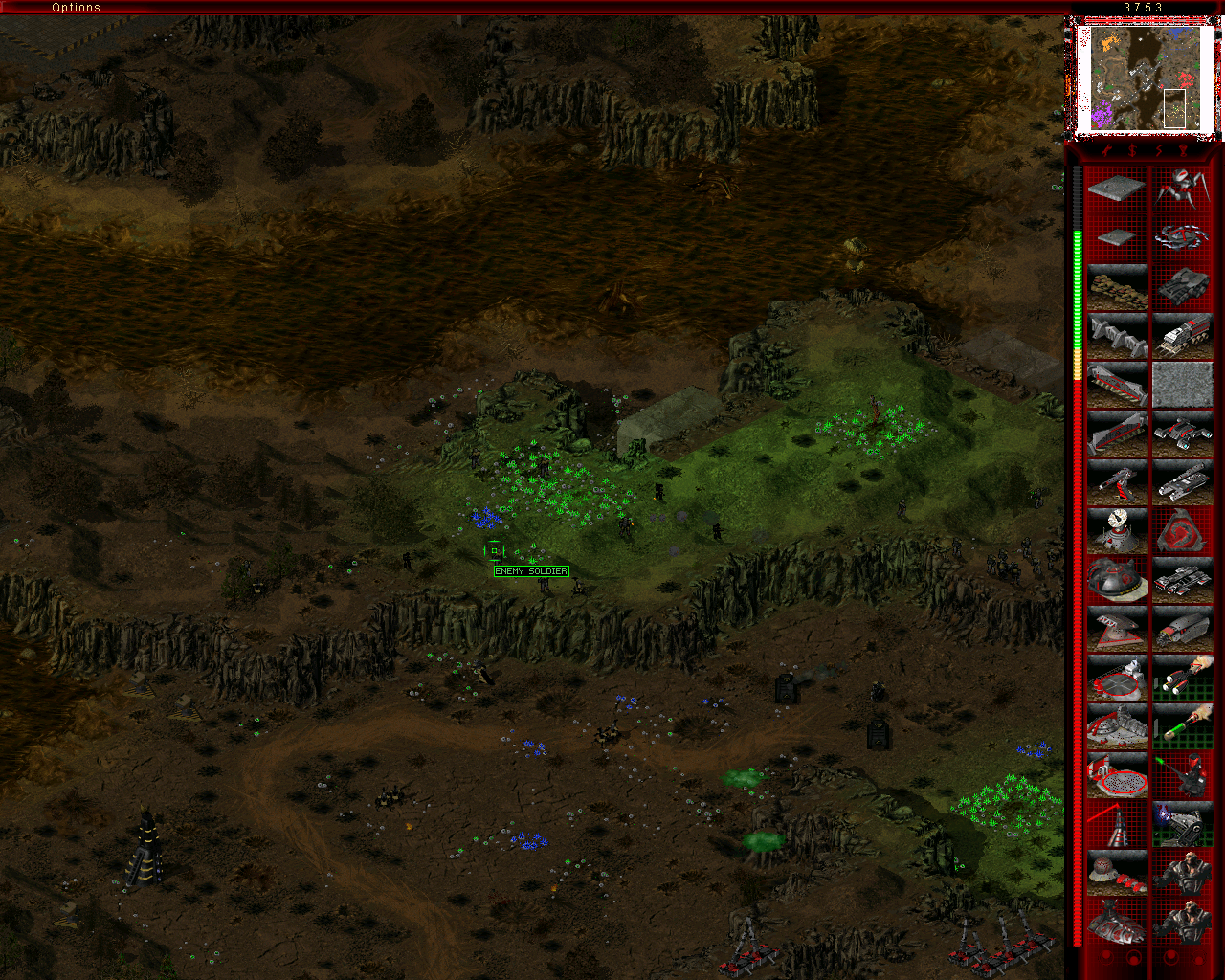1225x980 pixels.
Task: Train the red soldier firing green laser
Action: tap(1183, 774)
